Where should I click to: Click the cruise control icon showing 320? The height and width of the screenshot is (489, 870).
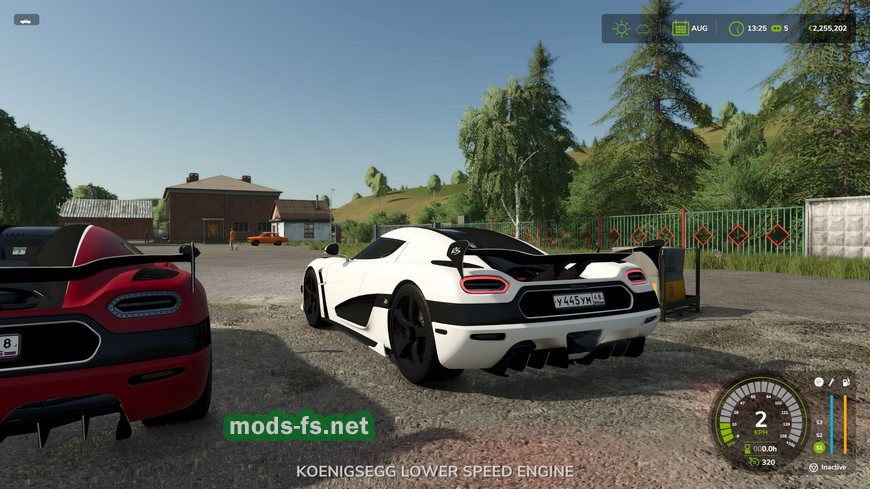[x=754, y=462]
